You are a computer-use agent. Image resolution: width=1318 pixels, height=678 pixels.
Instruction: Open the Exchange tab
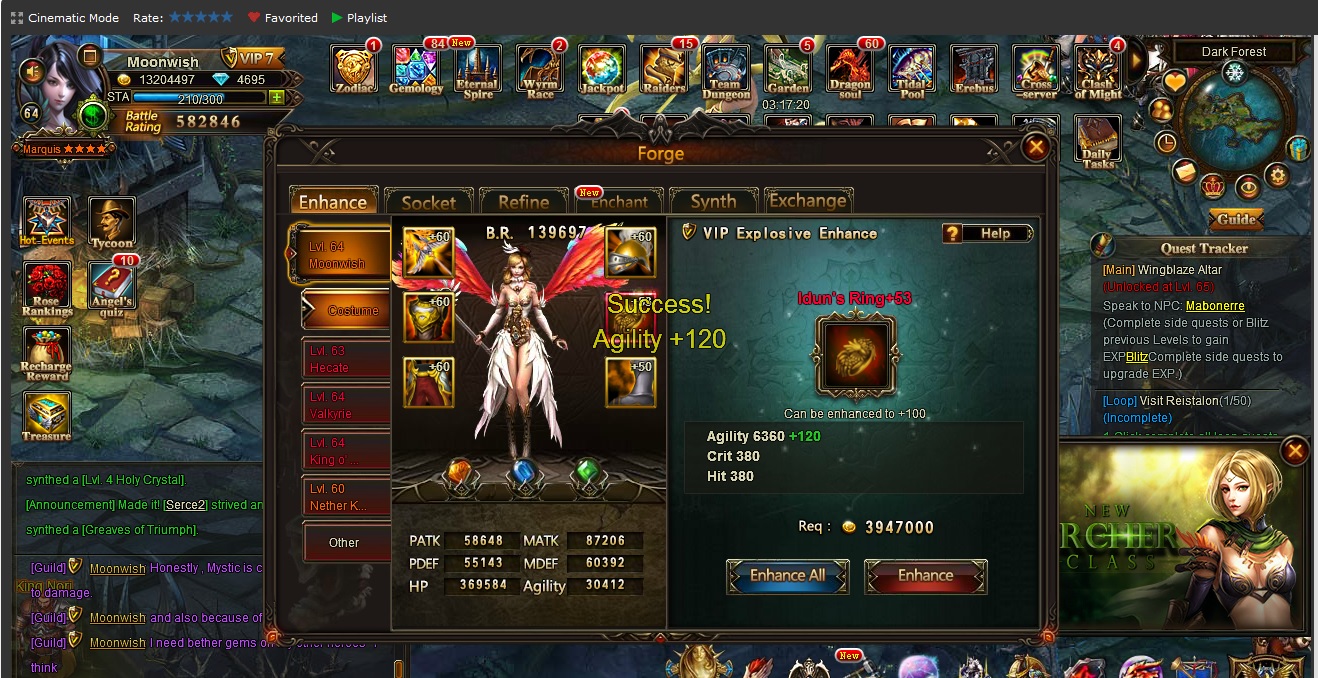(x=807, y=202)
